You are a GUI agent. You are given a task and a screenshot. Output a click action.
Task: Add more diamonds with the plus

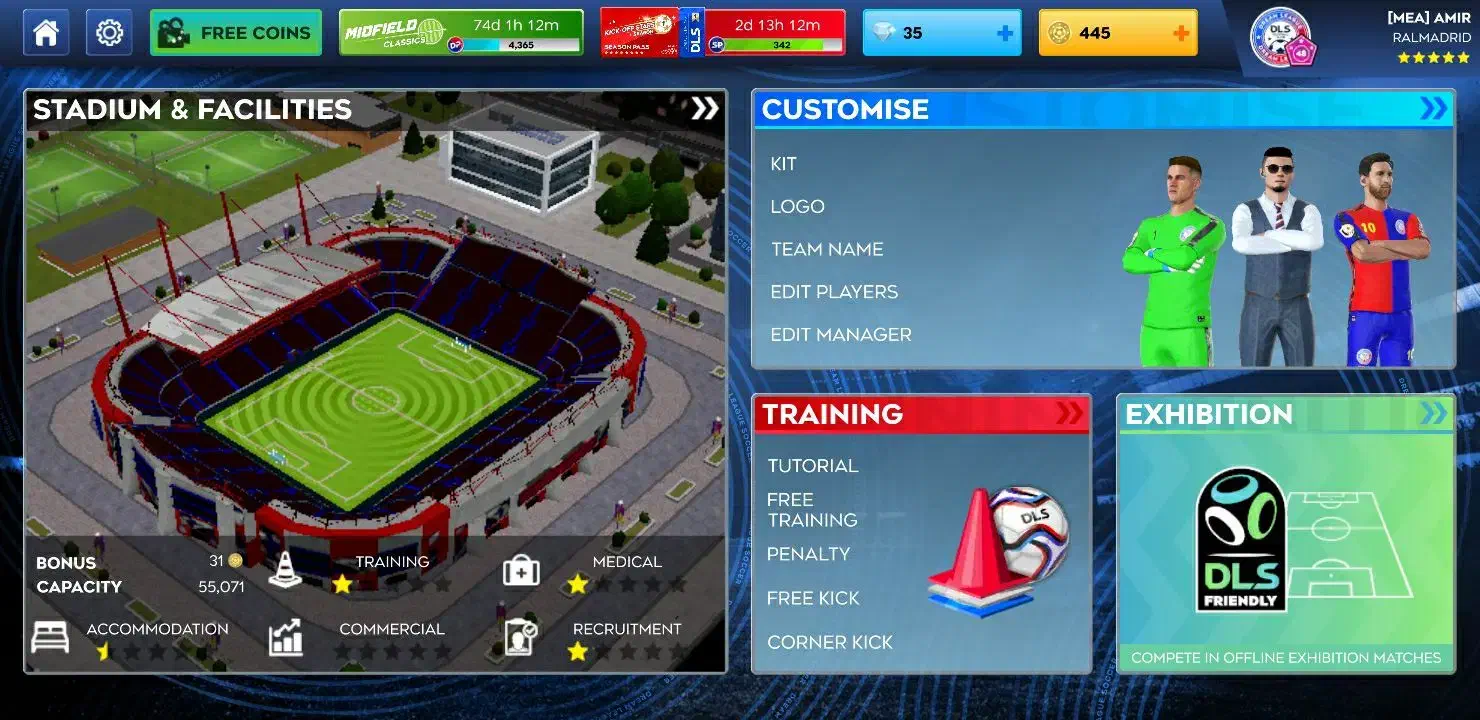[1005, 33]
